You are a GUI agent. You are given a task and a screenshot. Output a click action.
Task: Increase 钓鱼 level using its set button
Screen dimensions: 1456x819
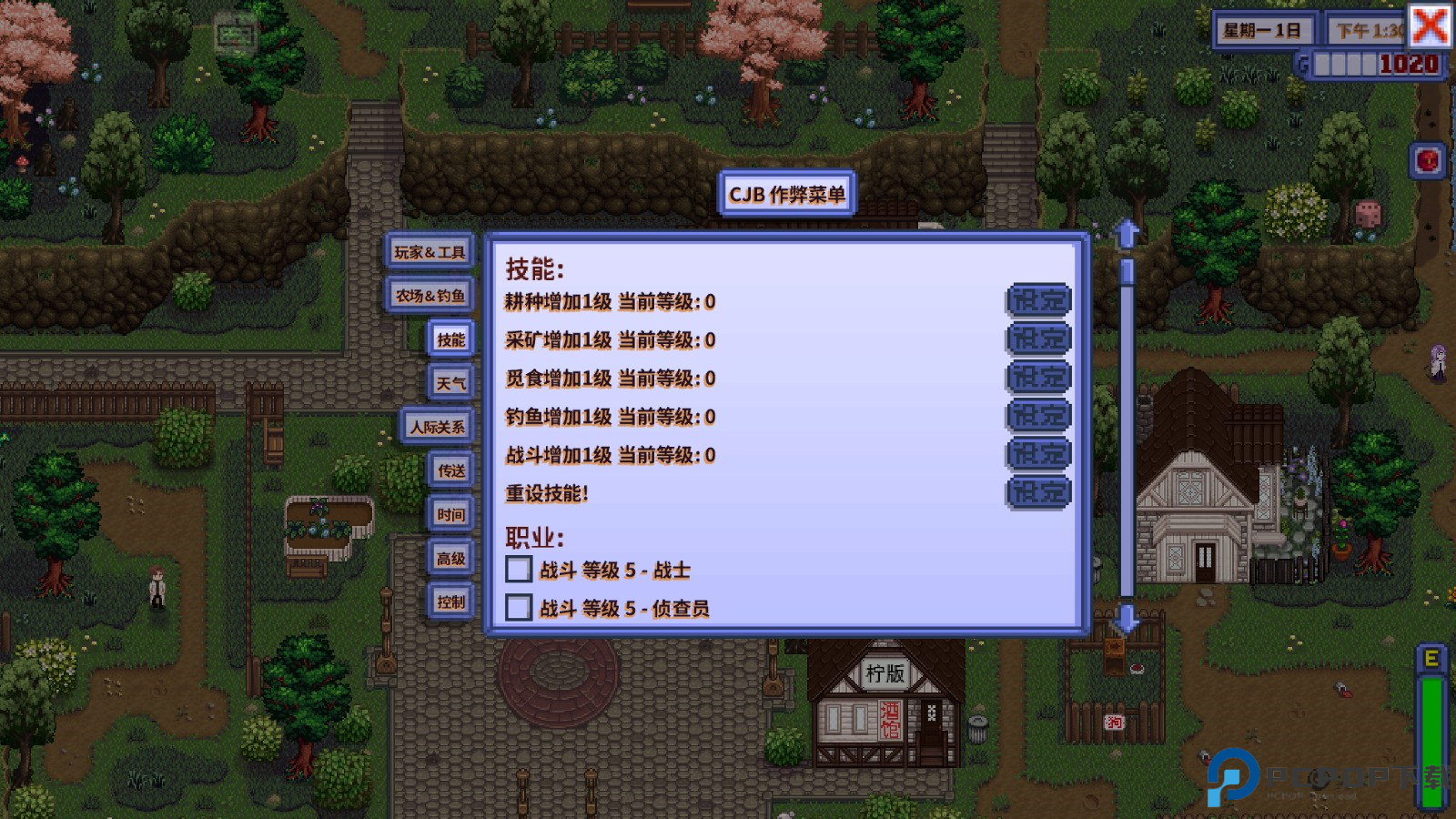click(1038, 416)
